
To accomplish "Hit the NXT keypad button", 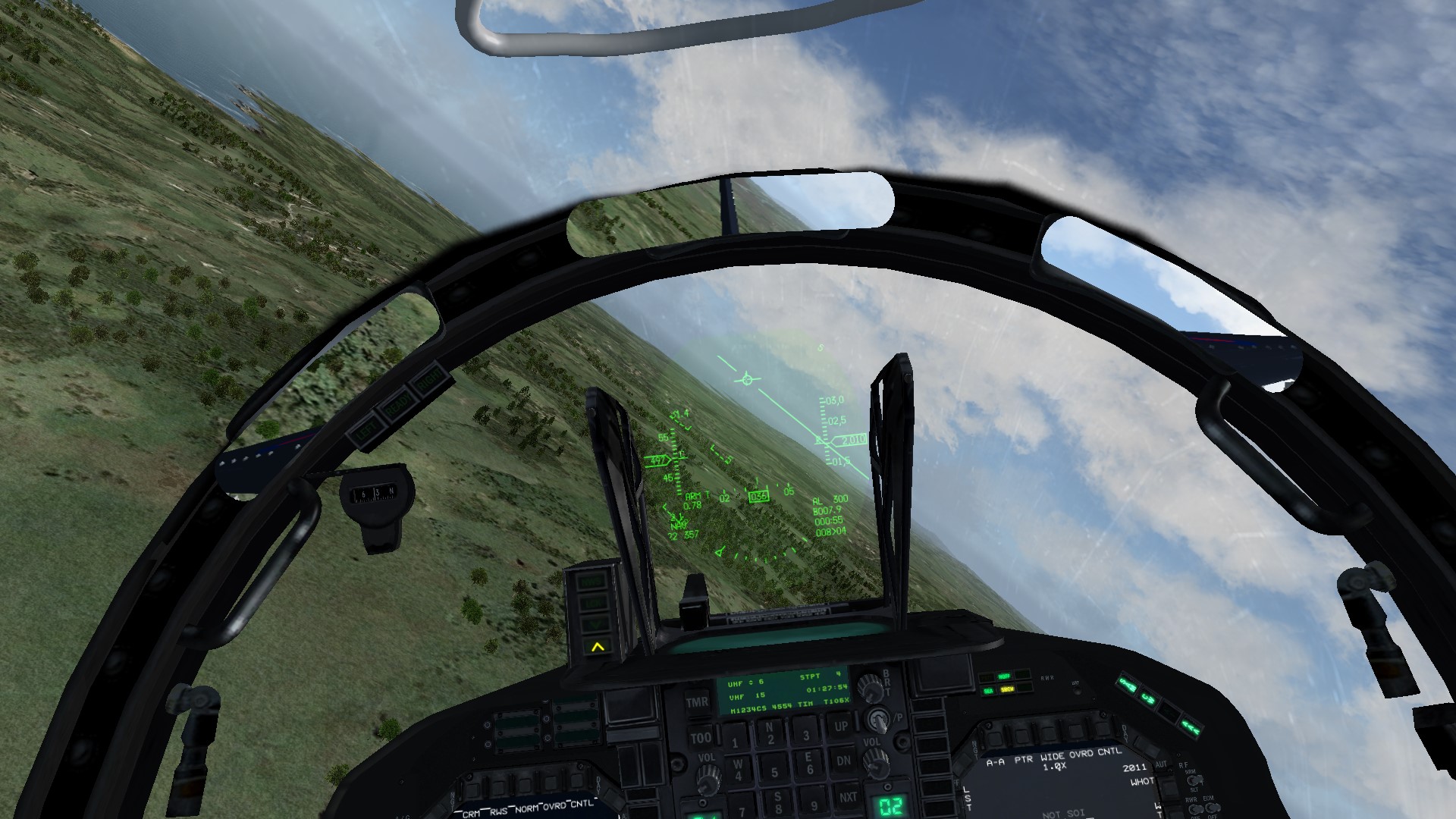I will [848, 796].
